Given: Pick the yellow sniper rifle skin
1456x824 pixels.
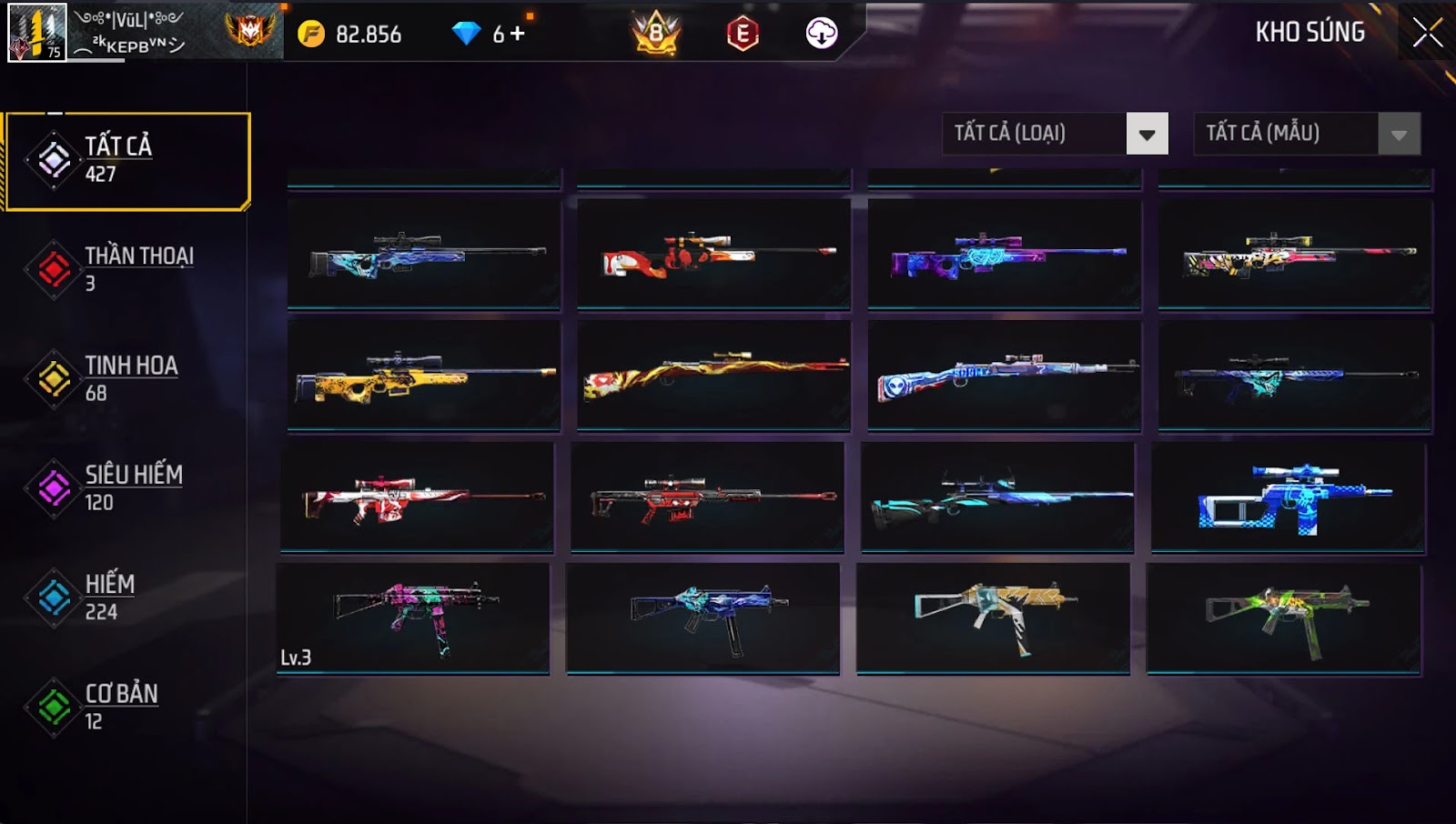Looking at the screenshot, I should point(424,375).
